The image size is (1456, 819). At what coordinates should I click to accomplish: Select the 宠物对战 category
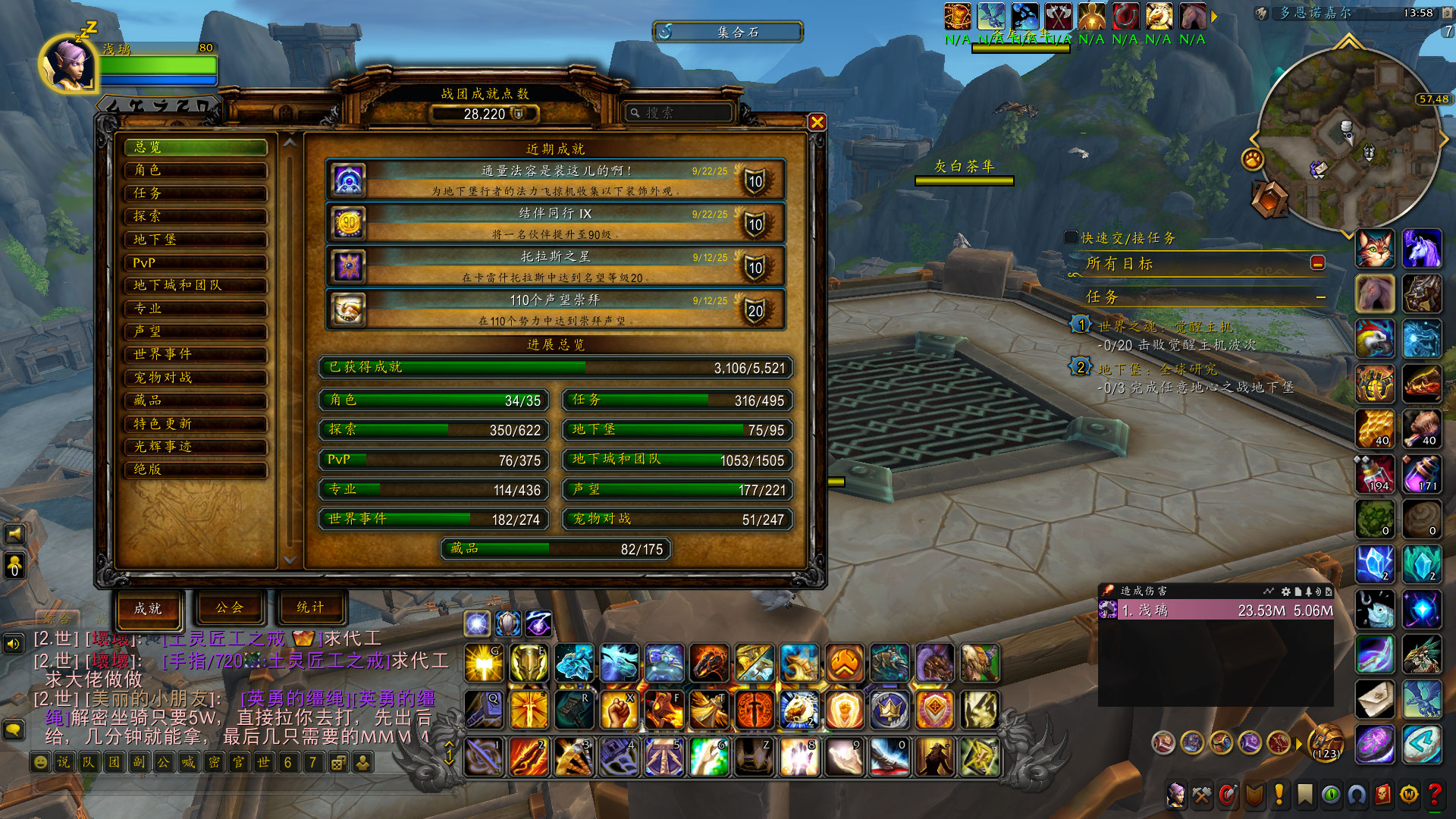tap(196, 378)
